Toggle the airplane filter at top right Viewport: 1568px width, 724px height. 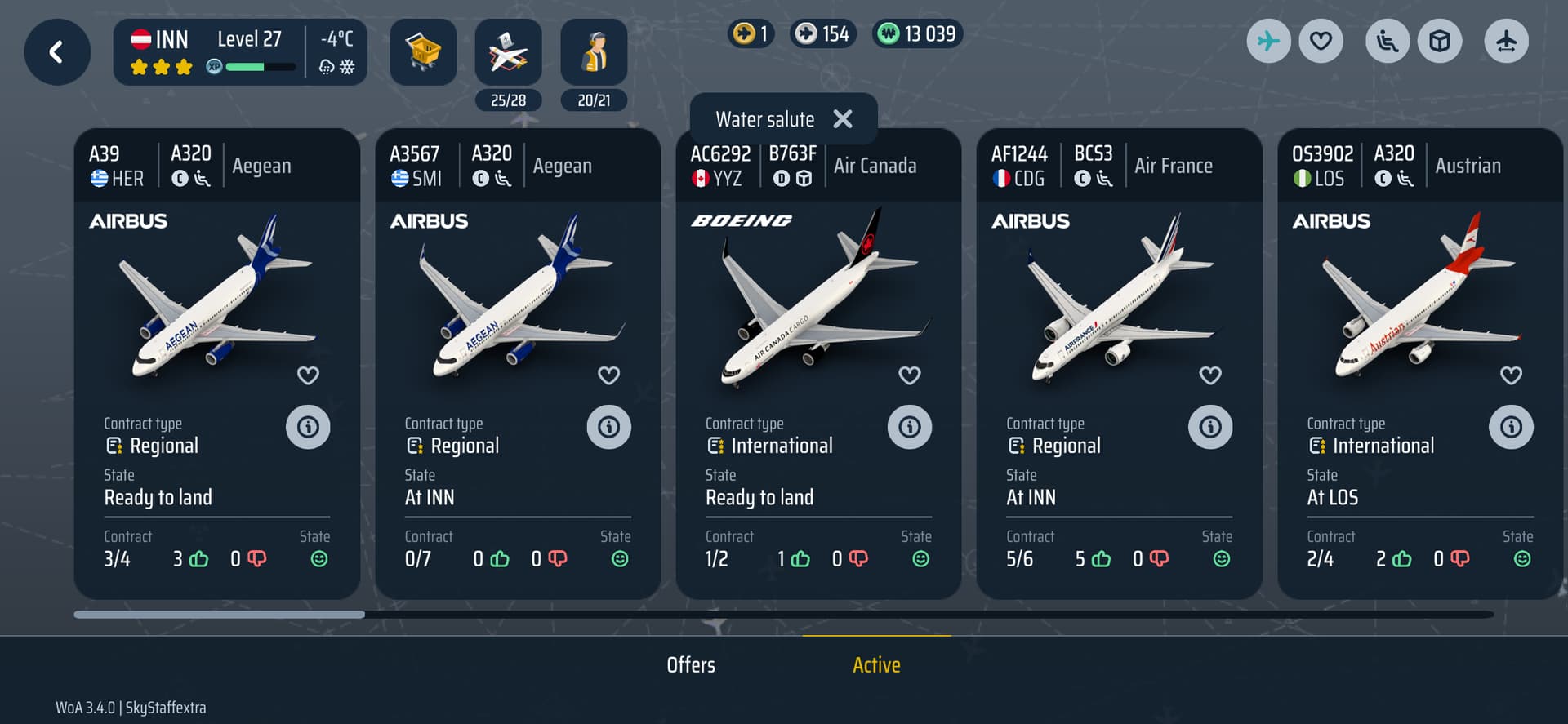1268,41
